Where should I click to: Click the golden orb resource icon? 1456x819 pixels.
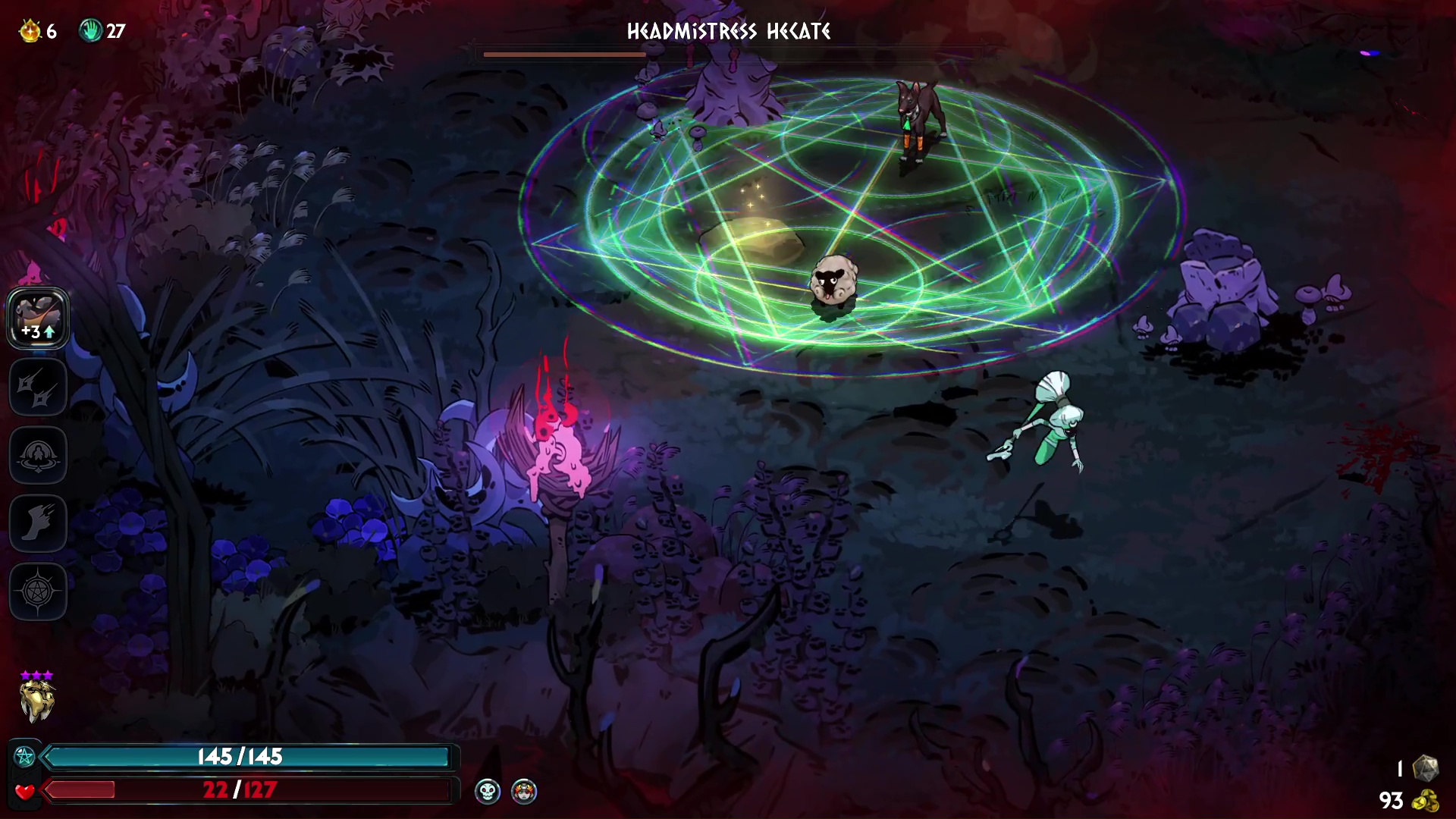[x=30, y=31]
